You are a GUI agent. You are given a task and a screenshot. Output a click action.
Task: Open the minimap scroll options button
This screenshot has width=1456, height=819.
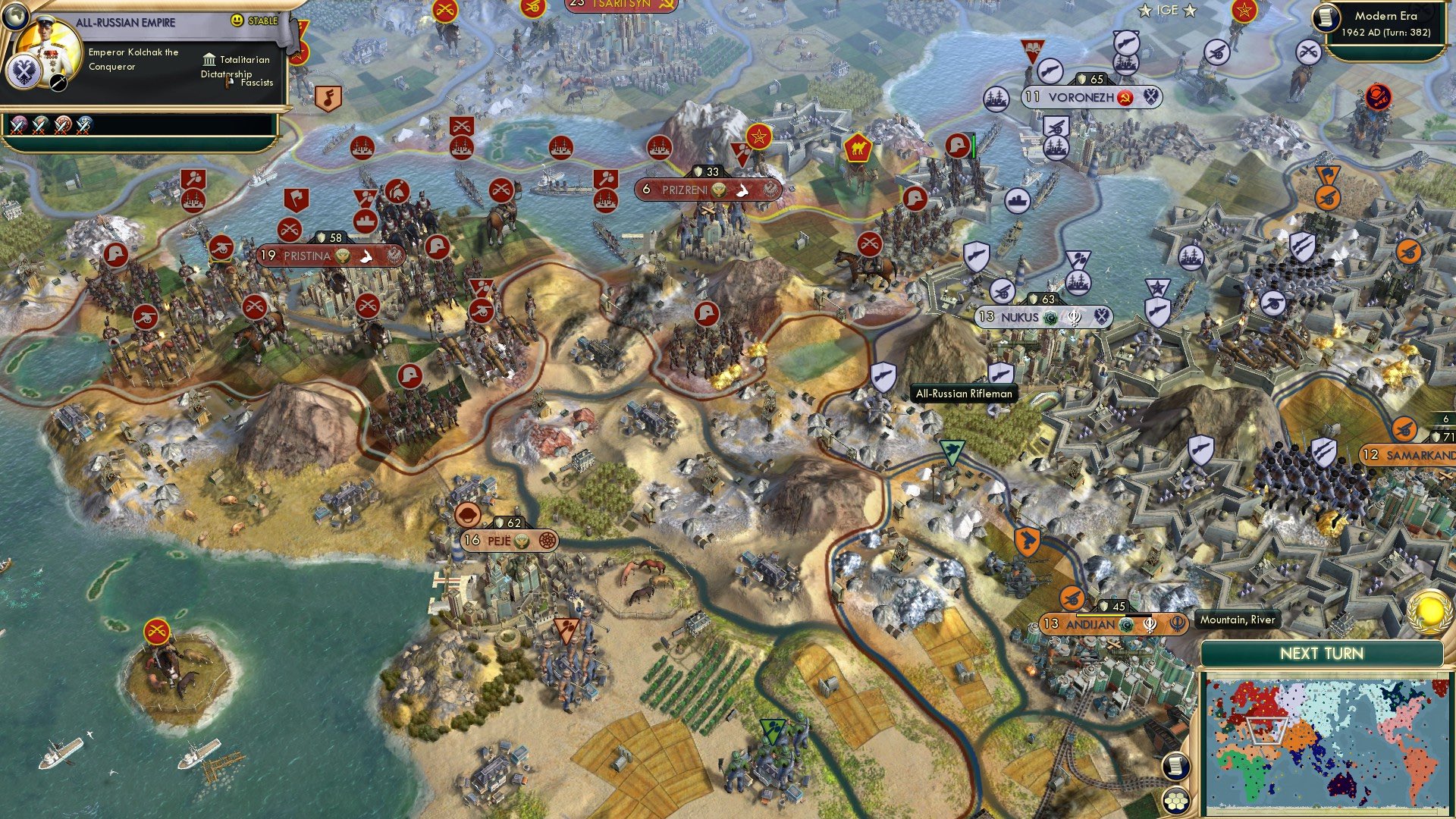point(1174,766)
